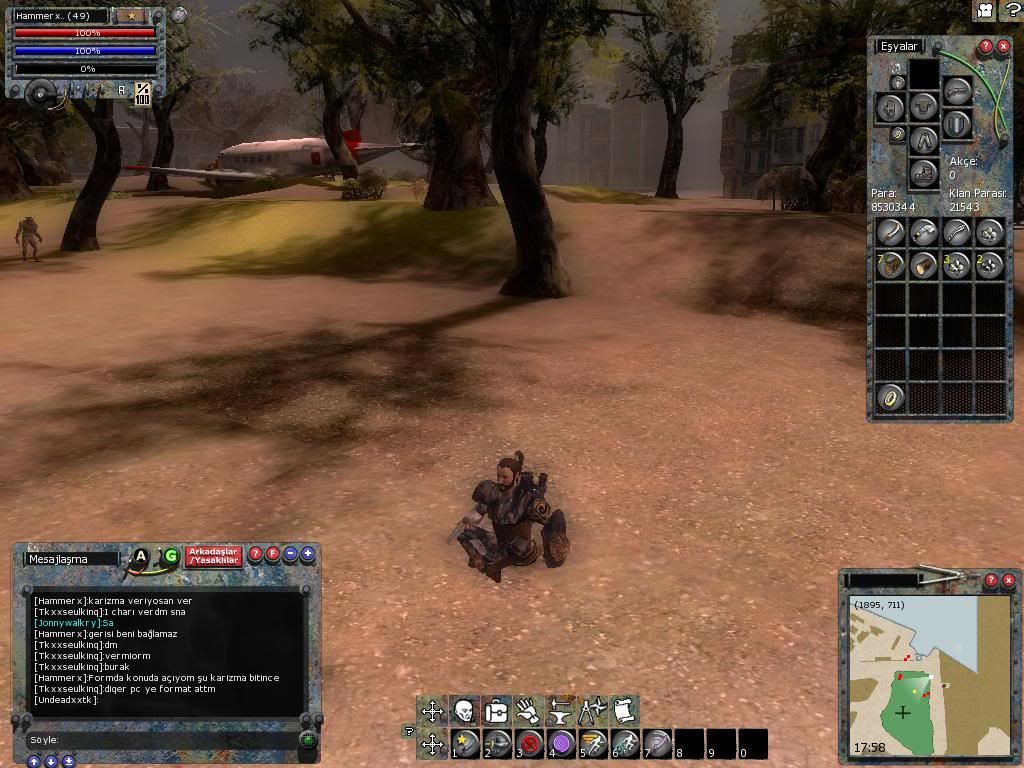Click the glove hand action button
This screenshot has height=768, width=1024.
tap(528, 711)
